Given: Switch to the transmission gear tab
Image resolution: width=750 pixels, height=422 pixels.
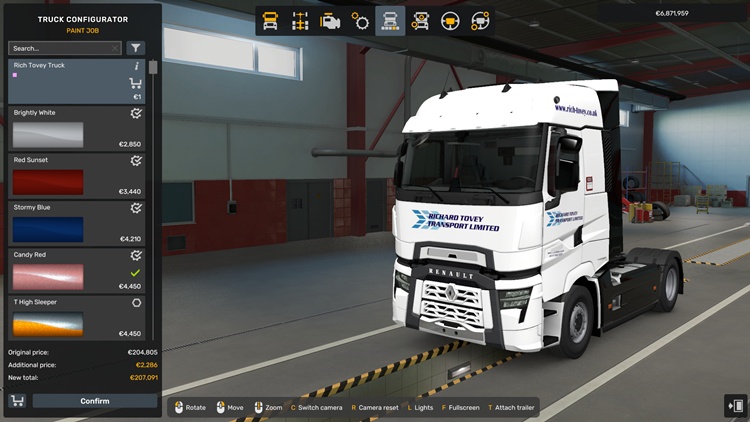Looking at the screenshot, I should point(360,20).
